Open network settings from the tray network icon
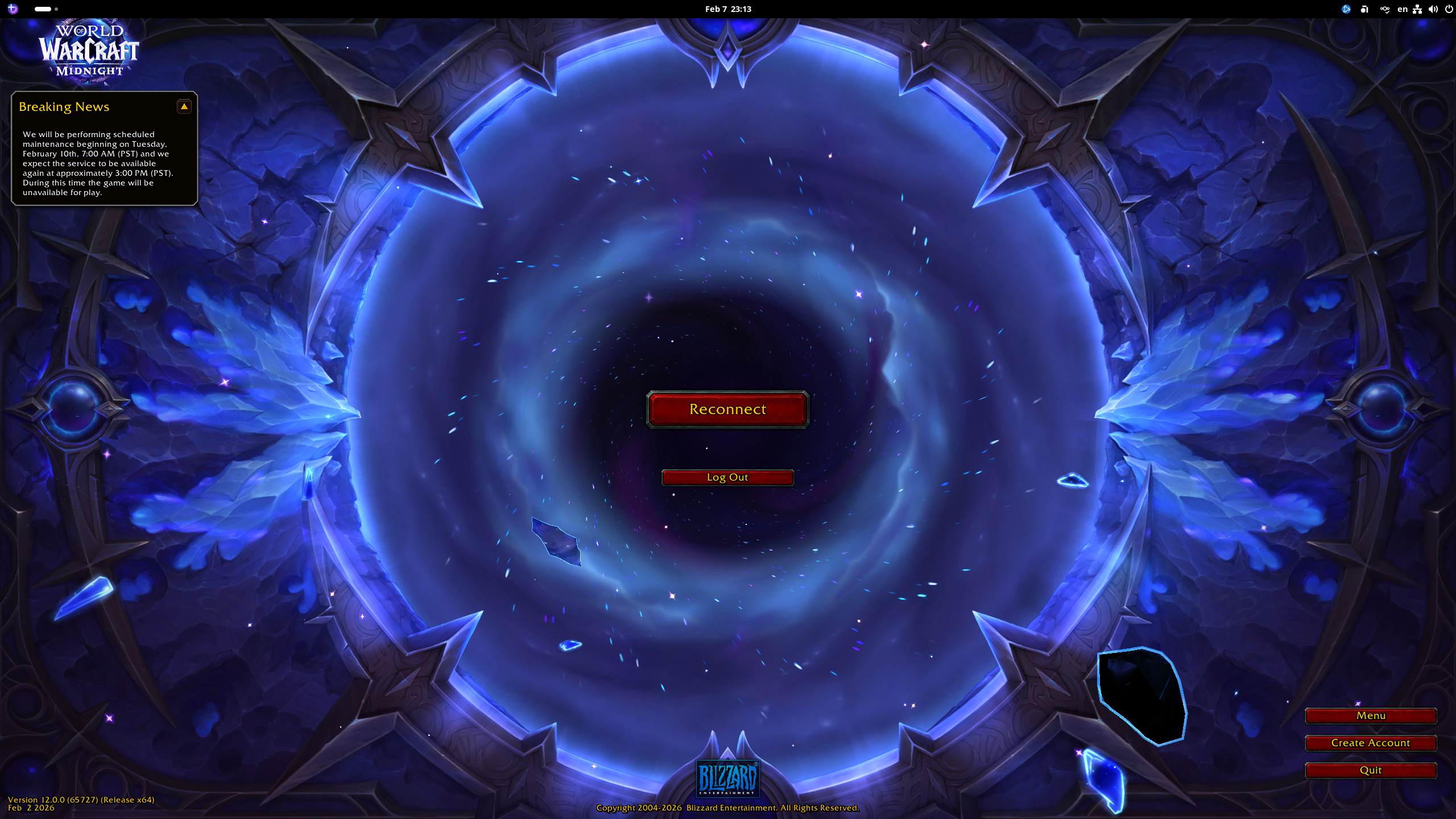 pos(1418,9)
